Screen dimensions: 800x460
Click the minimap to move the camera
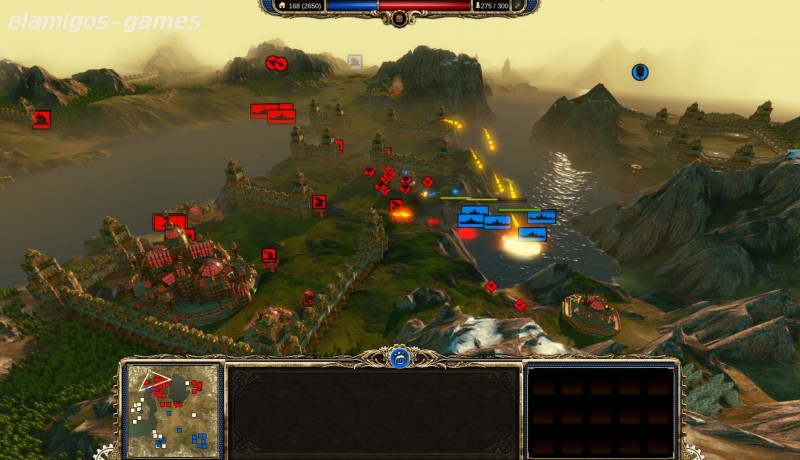tap(173, 405)
